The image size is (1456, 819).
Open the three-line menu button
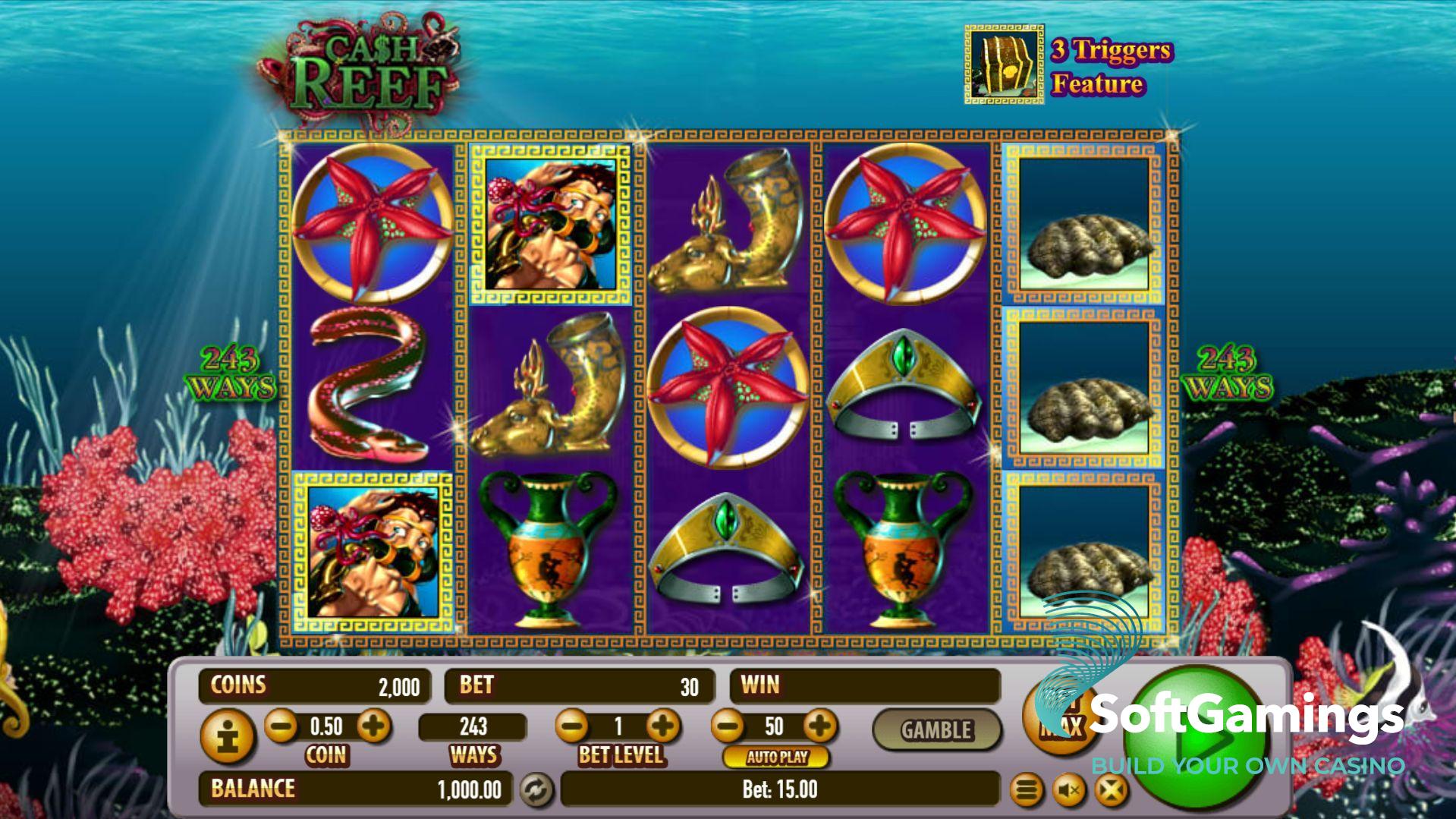[1027, 791]
